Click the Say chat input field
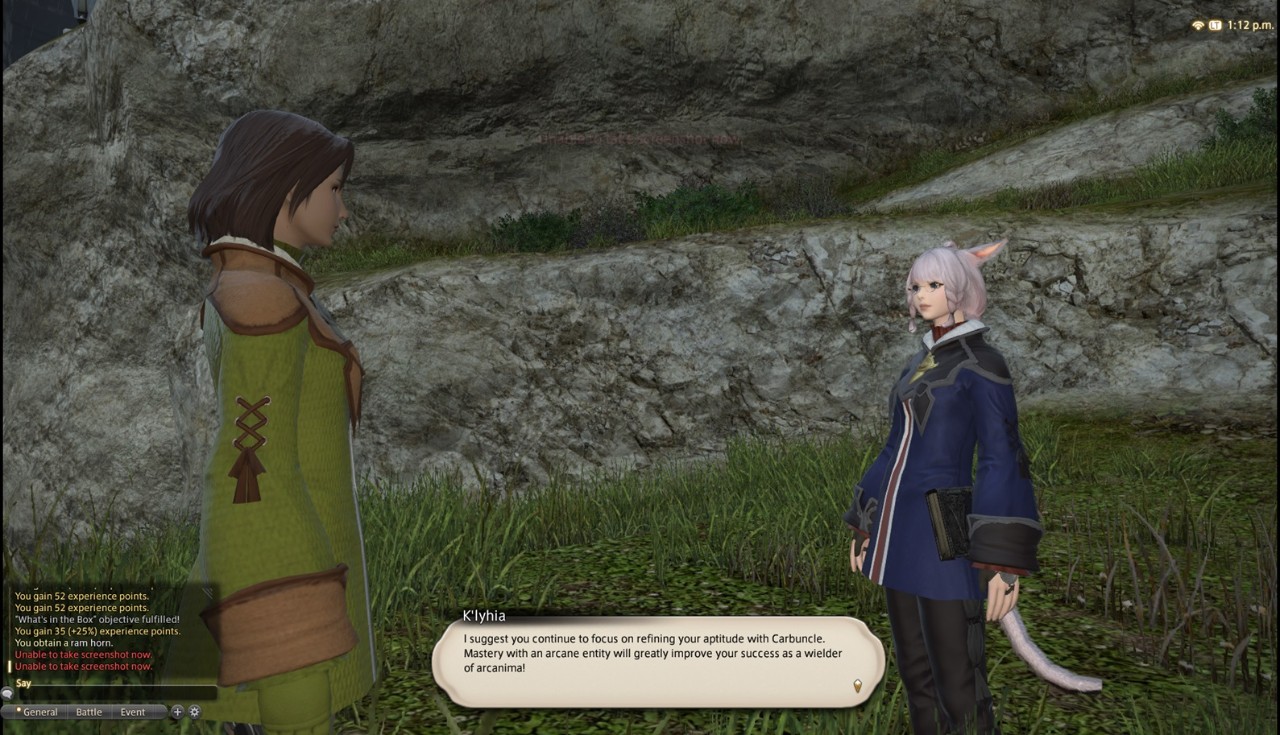This screenshot has width=1280, height=735. [x=115, y=692]
